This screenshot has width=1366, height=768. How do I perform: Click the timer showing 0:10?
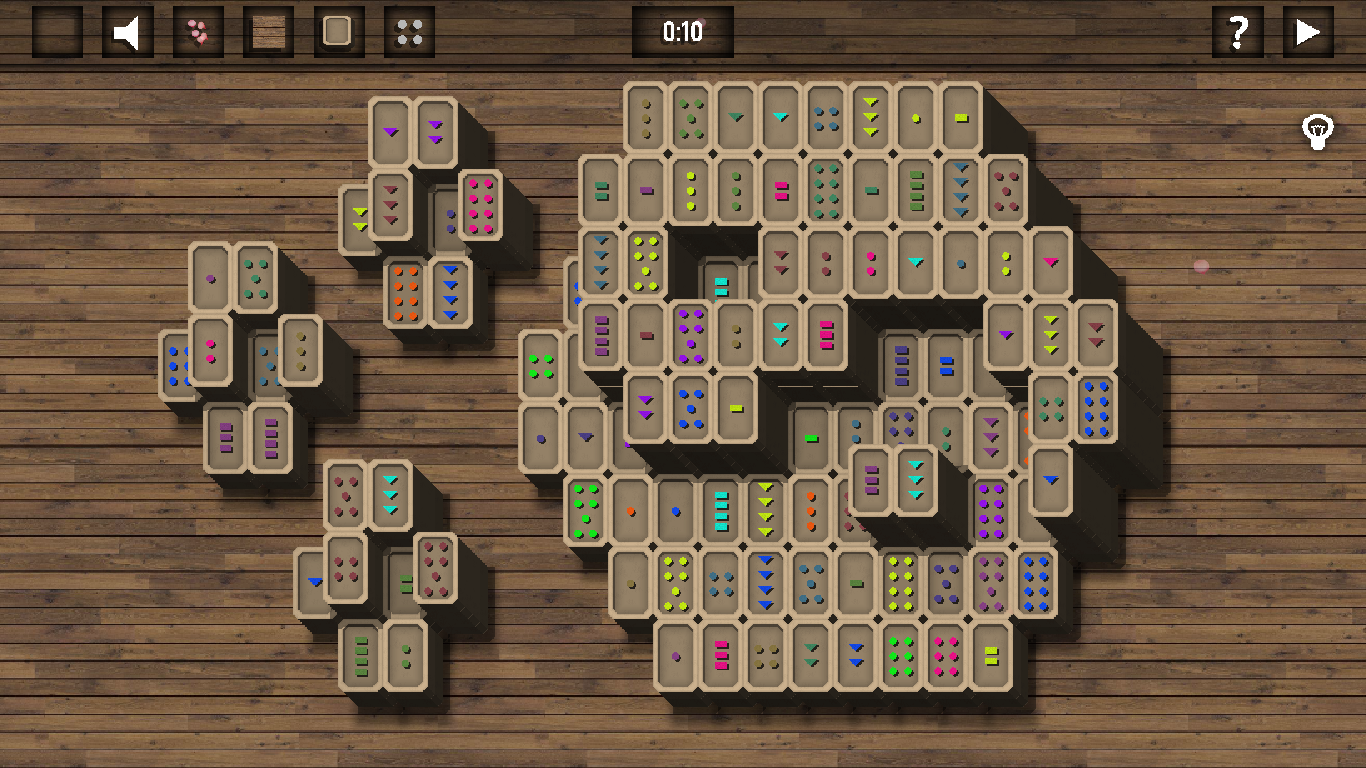[x=683, y=31]
